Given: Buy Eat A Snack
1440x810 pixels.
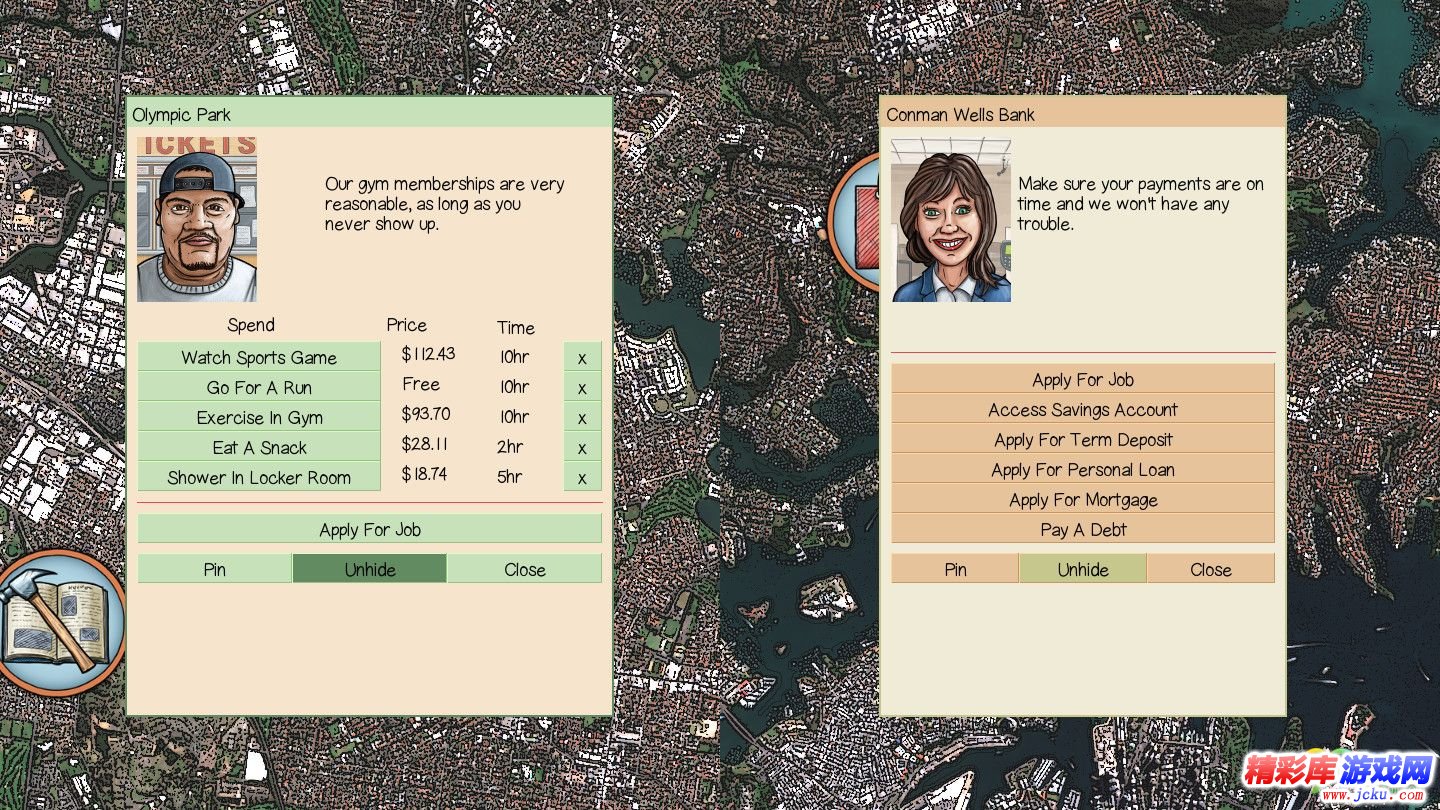Looking at the screenshot, I should 259,447.
